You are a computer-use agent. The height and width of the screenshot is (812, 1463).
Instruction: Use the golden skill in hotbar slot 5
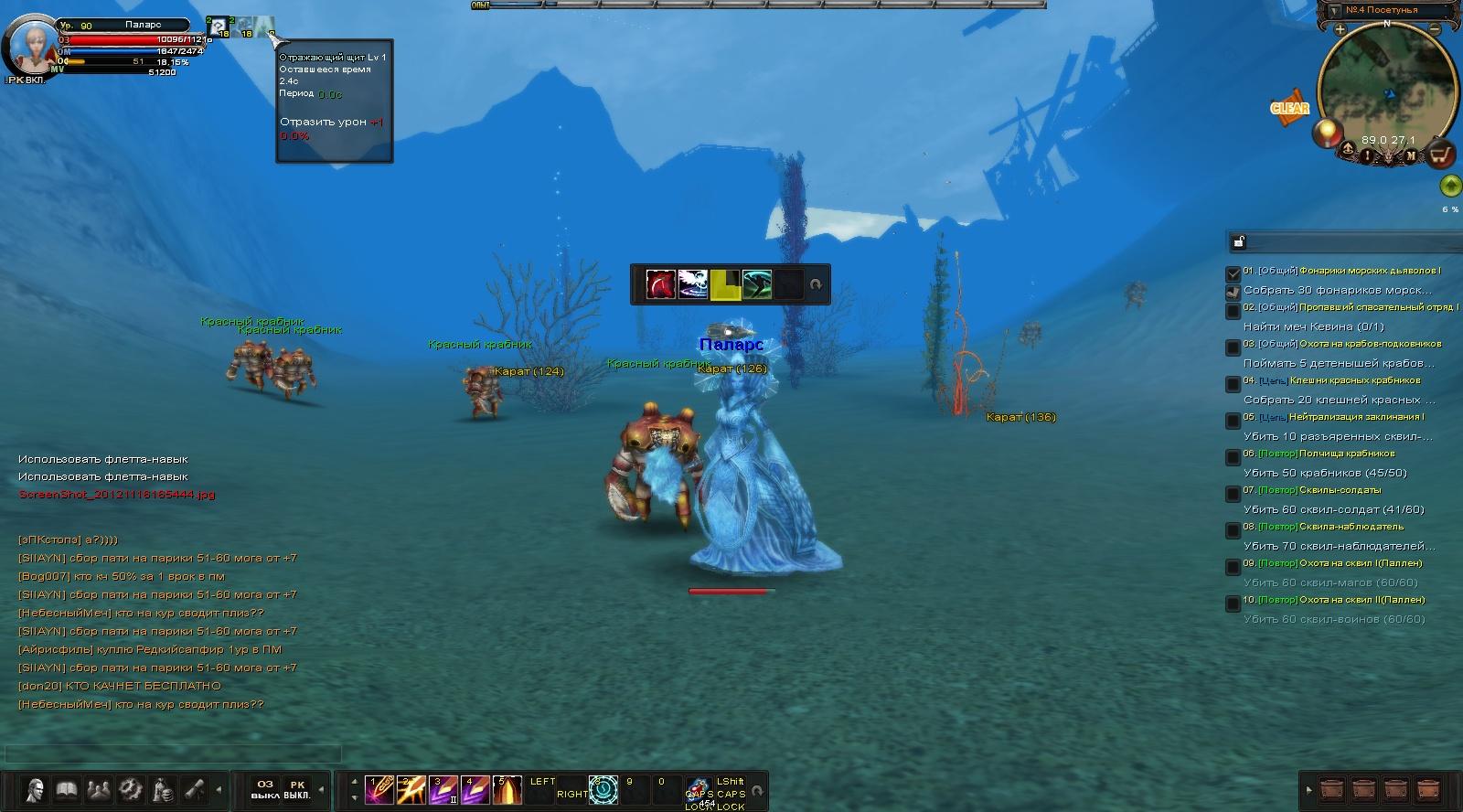click(x=507, y=789)
